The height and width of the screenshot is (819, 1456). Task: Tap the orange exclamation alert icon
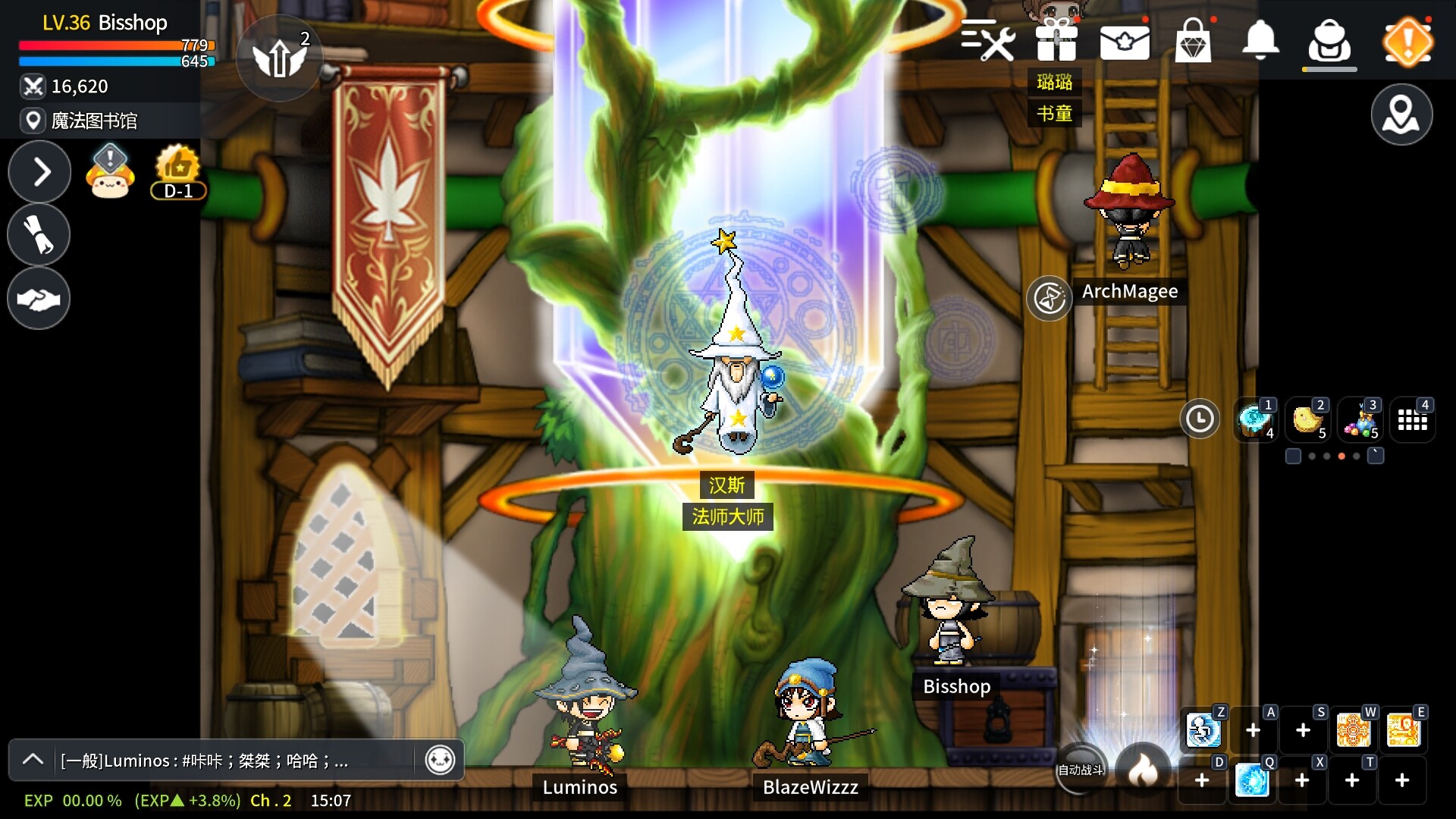1407,42
